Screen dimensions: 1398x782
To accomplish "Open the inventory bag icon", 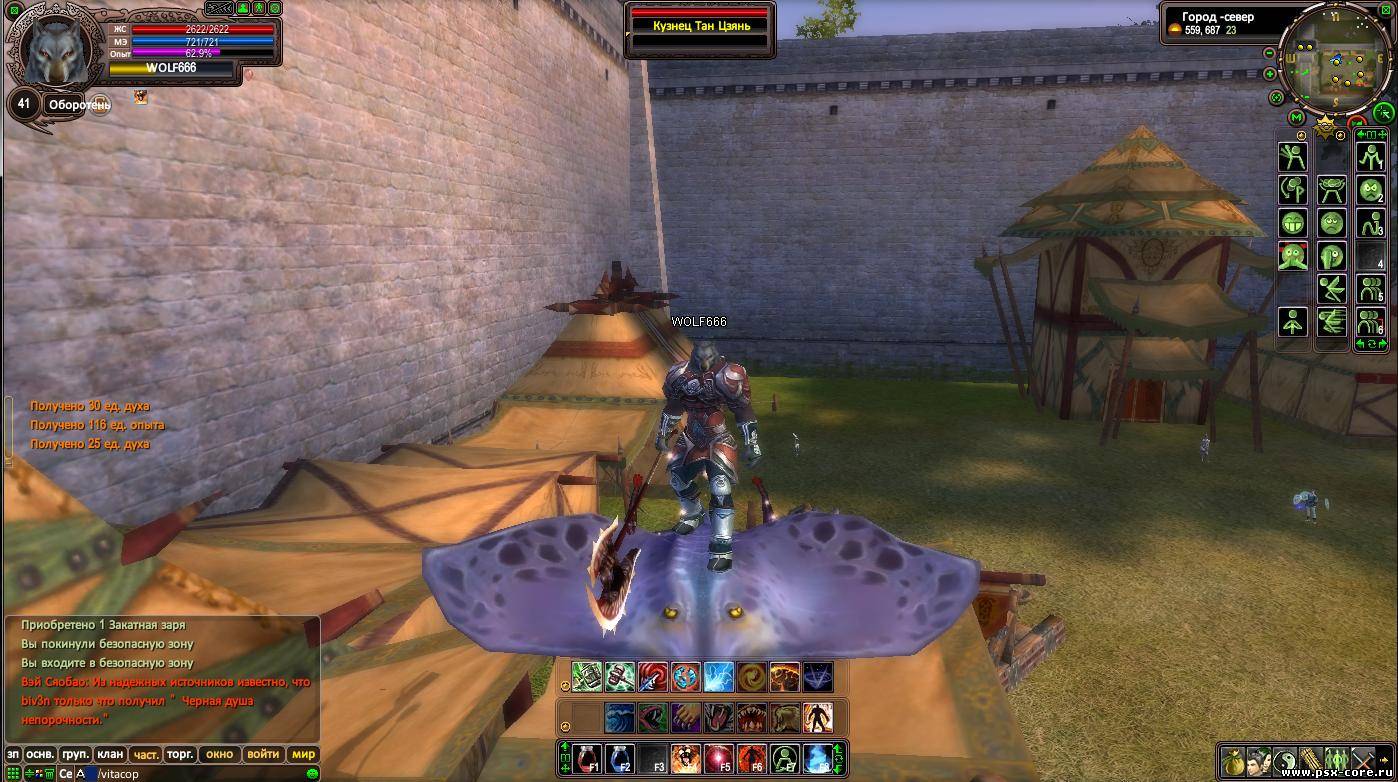I will (x=1231, y=760).
